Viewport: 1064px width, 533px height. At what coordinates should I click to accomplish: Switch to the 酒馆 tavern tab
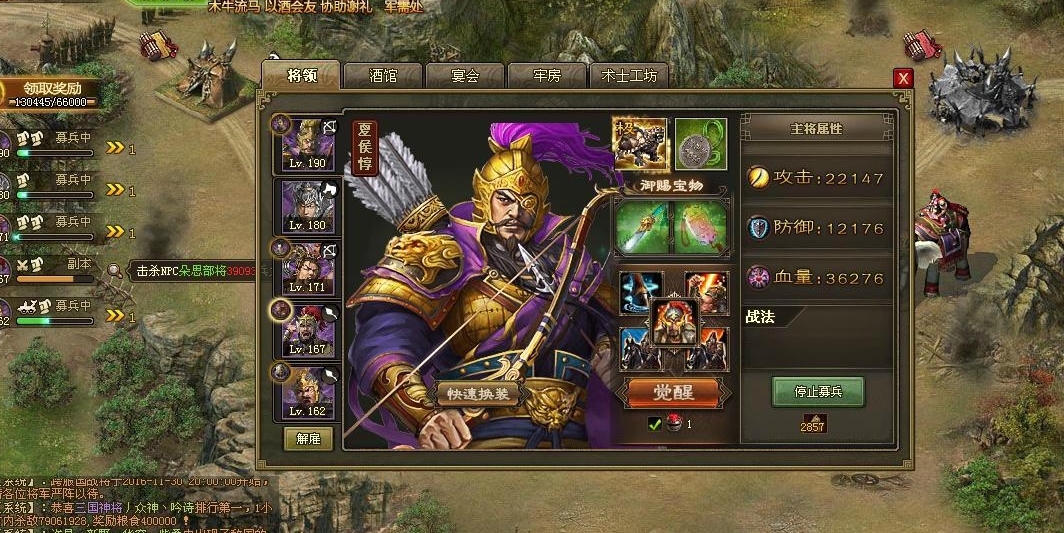[382, 76]
